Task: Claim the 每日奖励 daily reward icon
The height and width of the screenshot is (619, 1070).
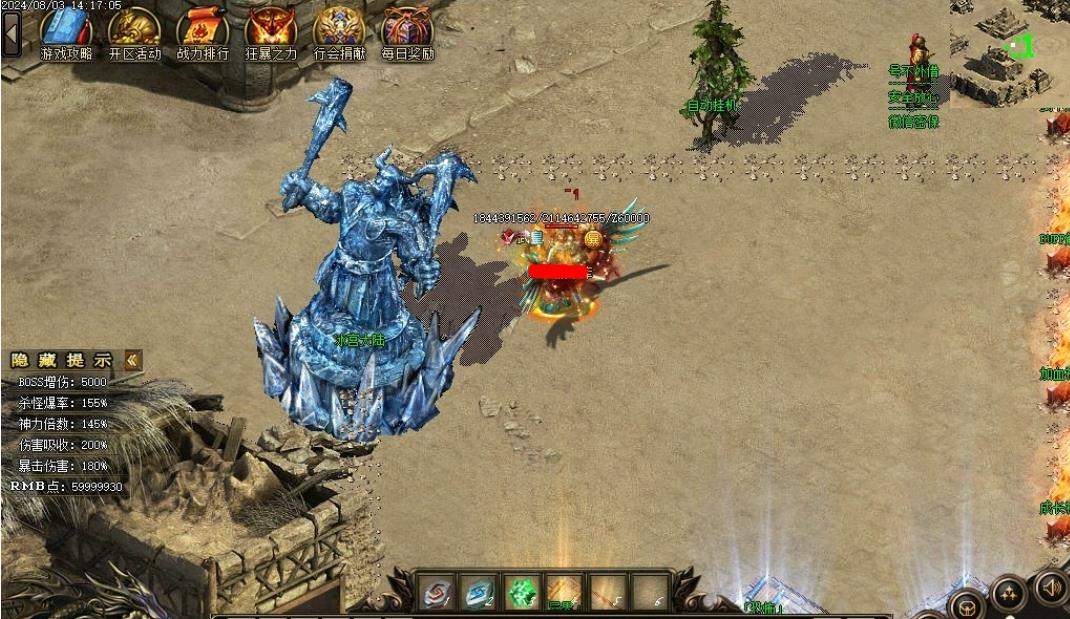Action: point(407,32)
